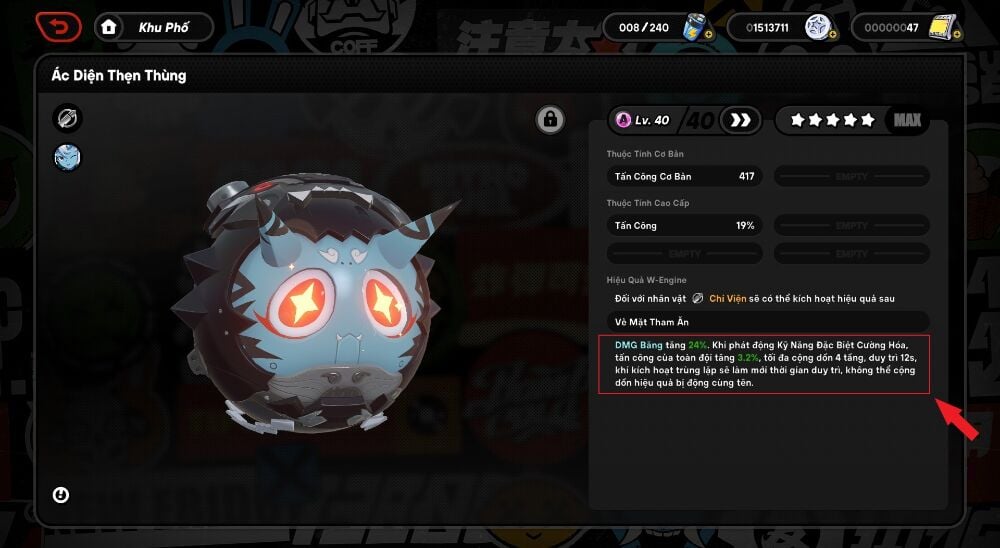The image size is (1000, 548).
Task: Select the five-star MAX upgrade panel
Action: pyautogui.click(x=851, y=120)
